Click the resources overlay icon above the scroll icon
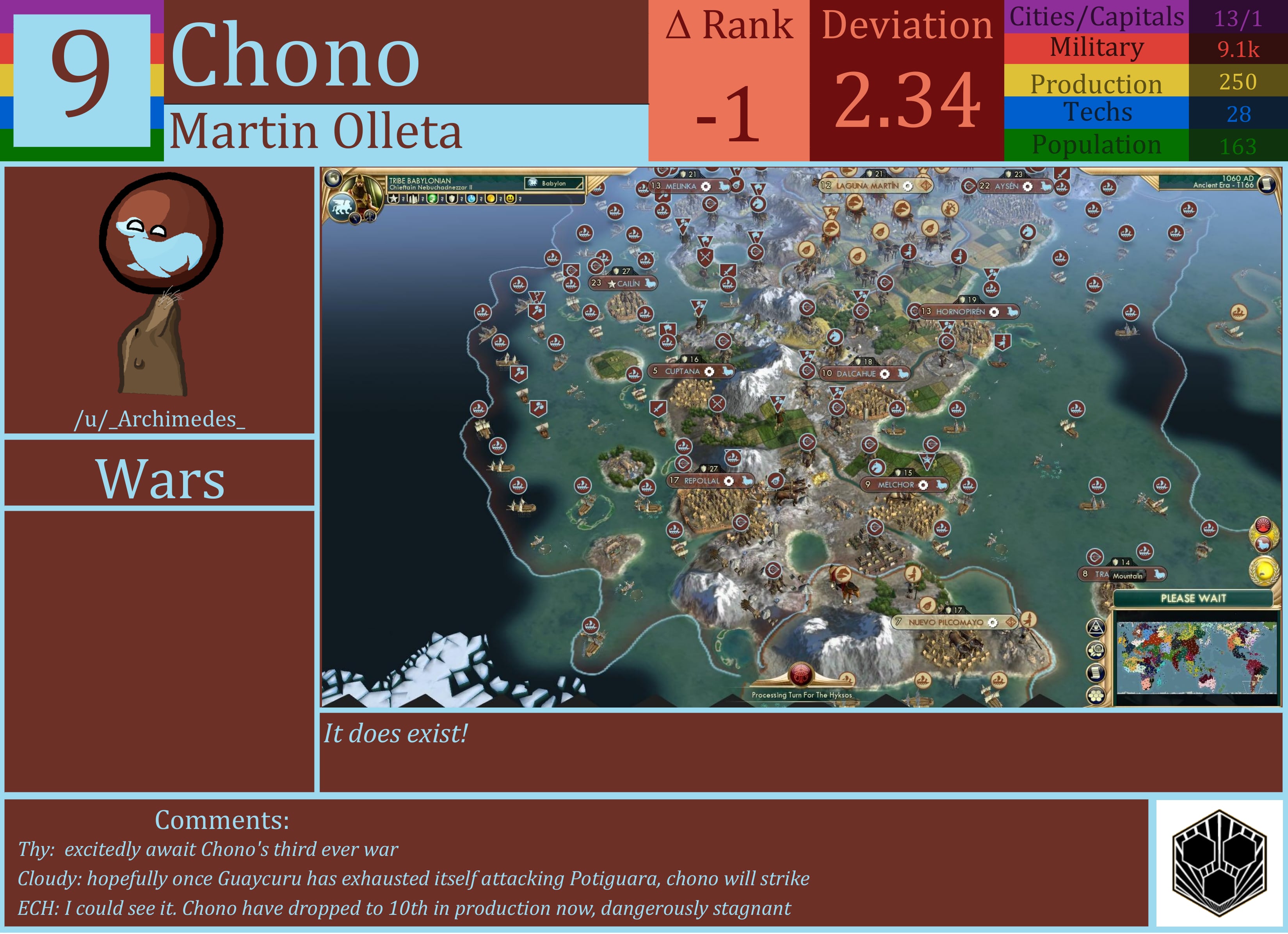This screenshot has width=1288, height=934. pos(1096,651)
